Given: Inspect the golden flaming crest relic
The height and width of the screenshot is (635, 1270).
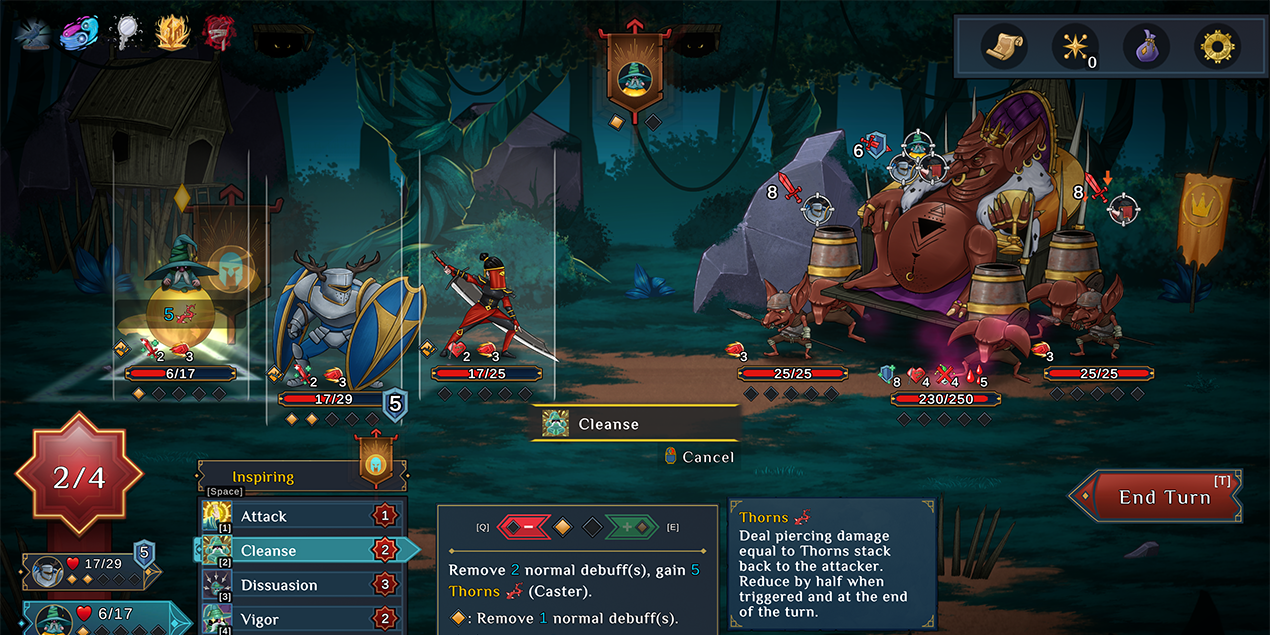Looking at the screenshot, I should (171, 33).
